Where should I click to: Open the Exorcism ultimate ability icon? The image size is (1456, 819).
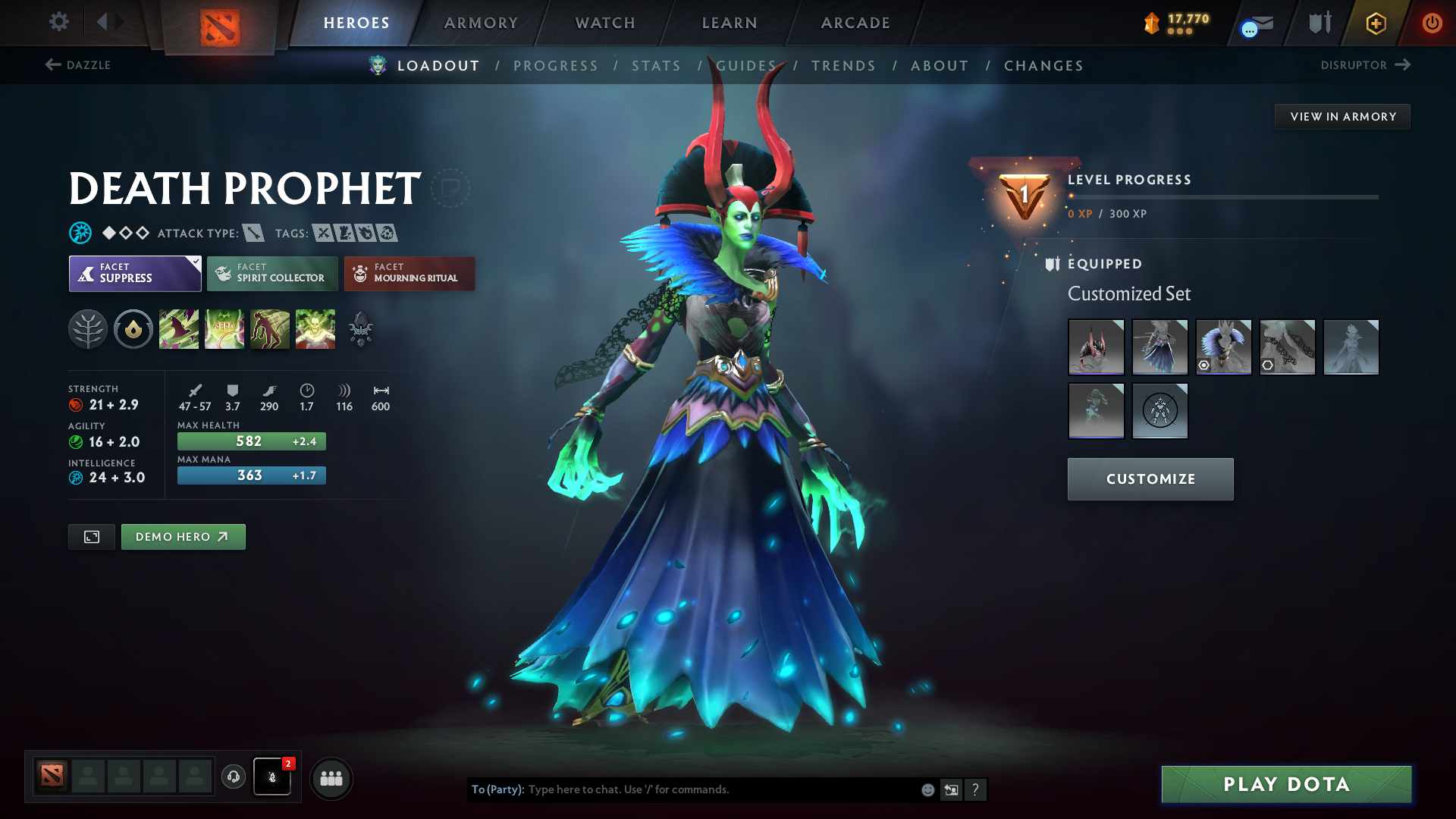315,328
